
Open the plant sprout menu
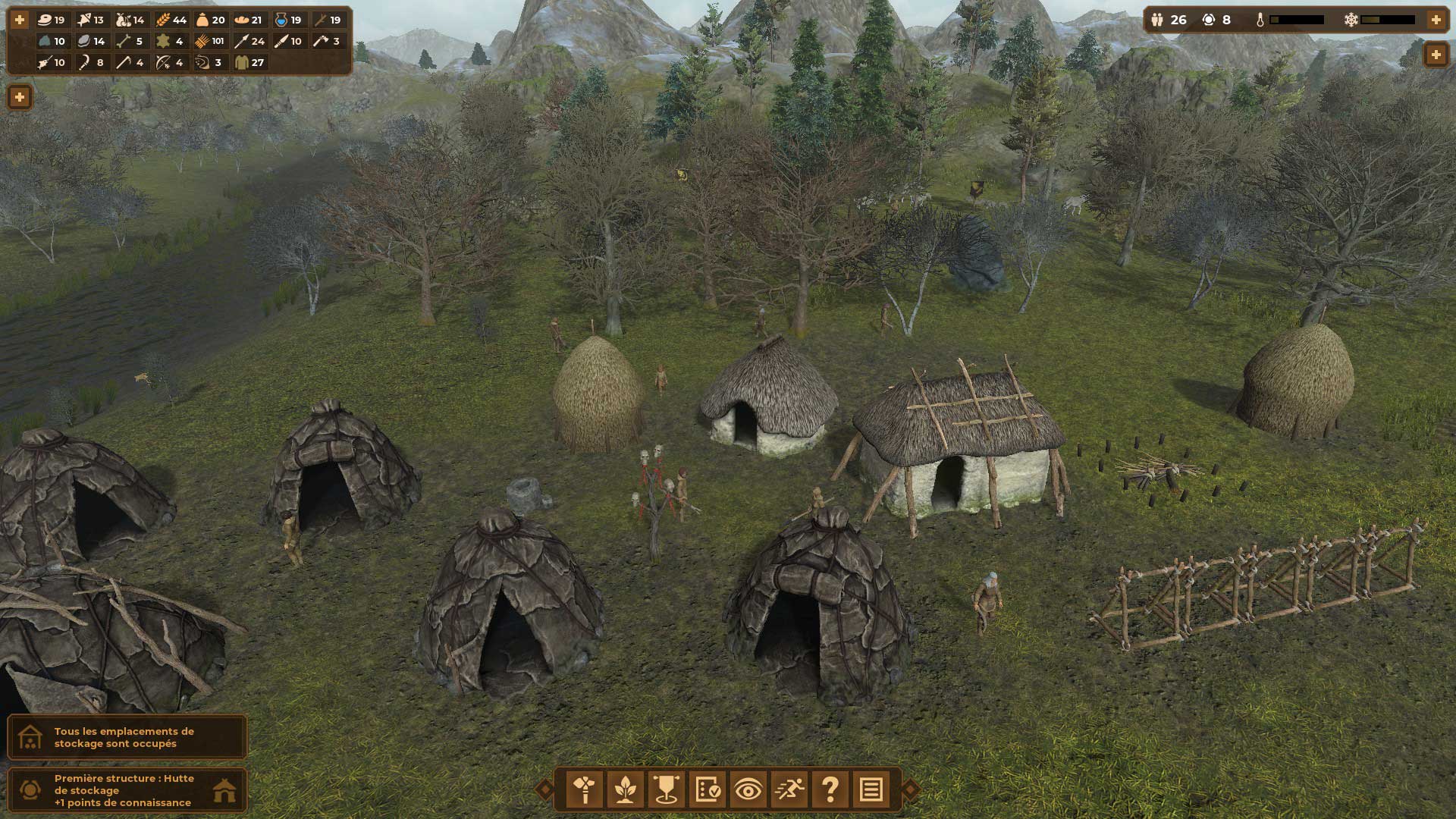(x=626, y=790)
